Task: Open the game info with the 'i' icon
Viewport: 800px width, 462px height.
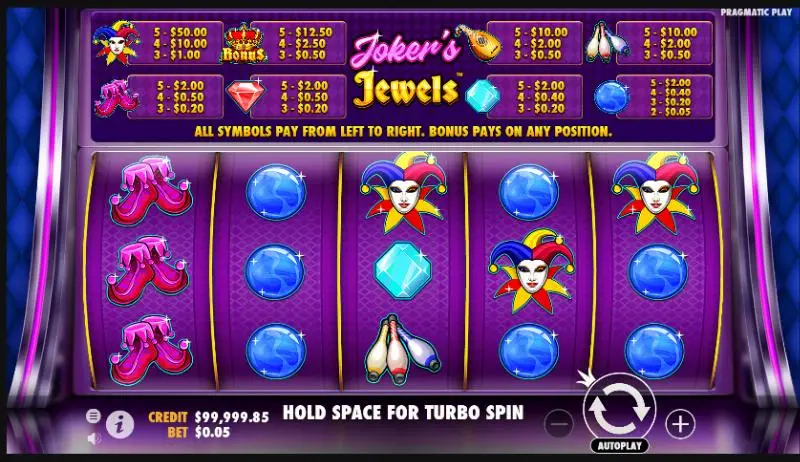Action: coord(118,424)
